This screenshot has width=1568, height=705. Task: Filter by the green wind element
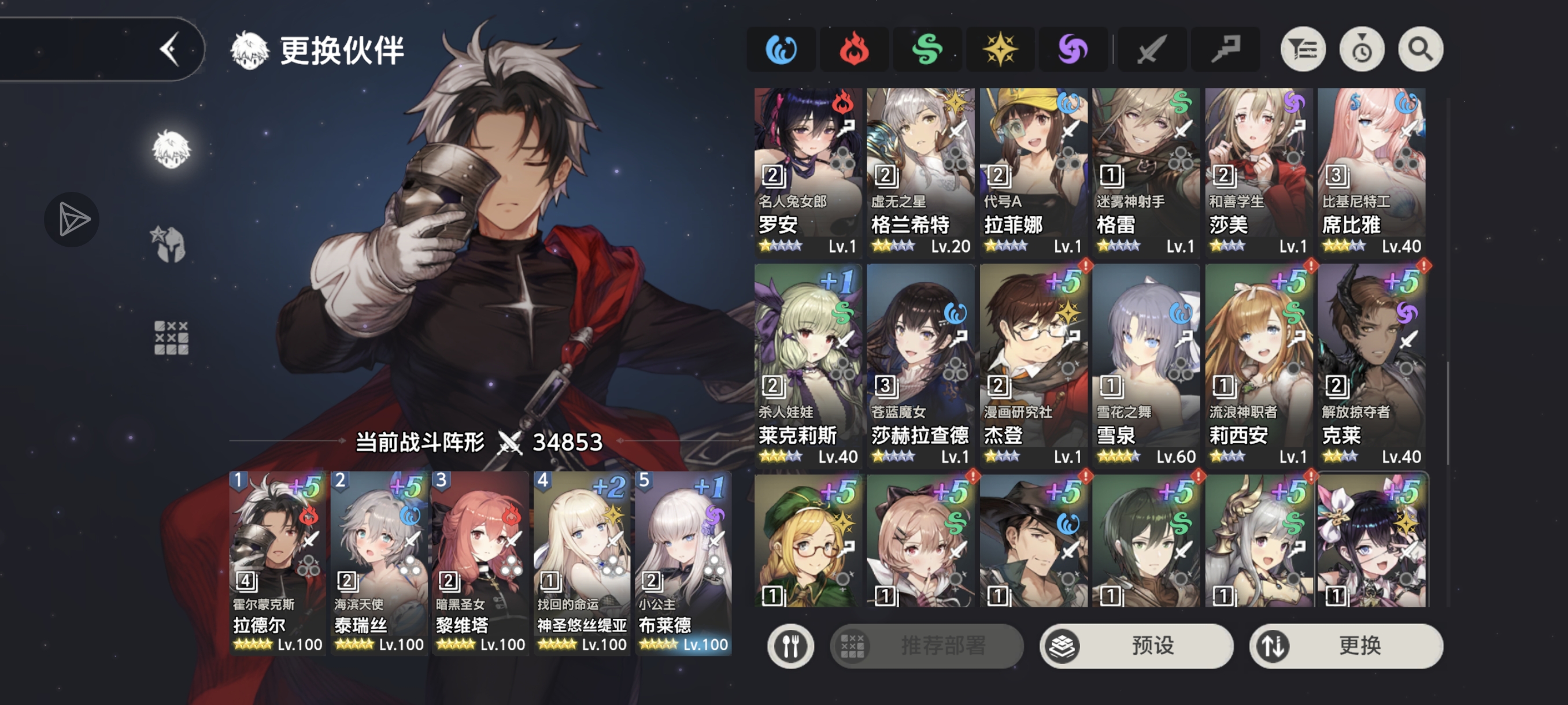pyautogui.click(x=927, y=50)
